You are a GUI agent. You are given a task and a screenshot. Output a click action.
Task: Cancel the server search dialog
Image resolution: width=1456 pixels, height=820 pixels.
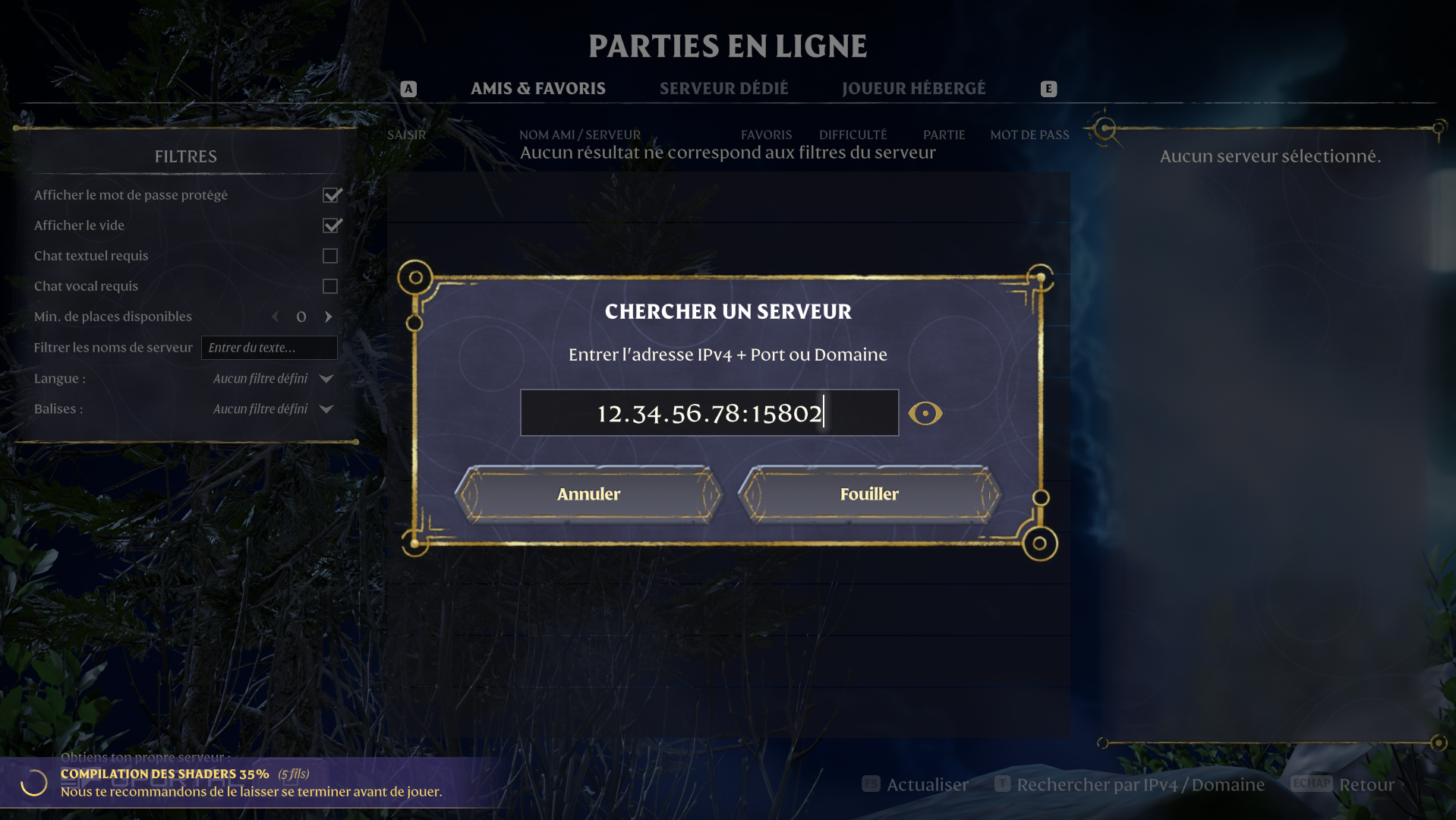pyautogui.click(x=588, y=494)
